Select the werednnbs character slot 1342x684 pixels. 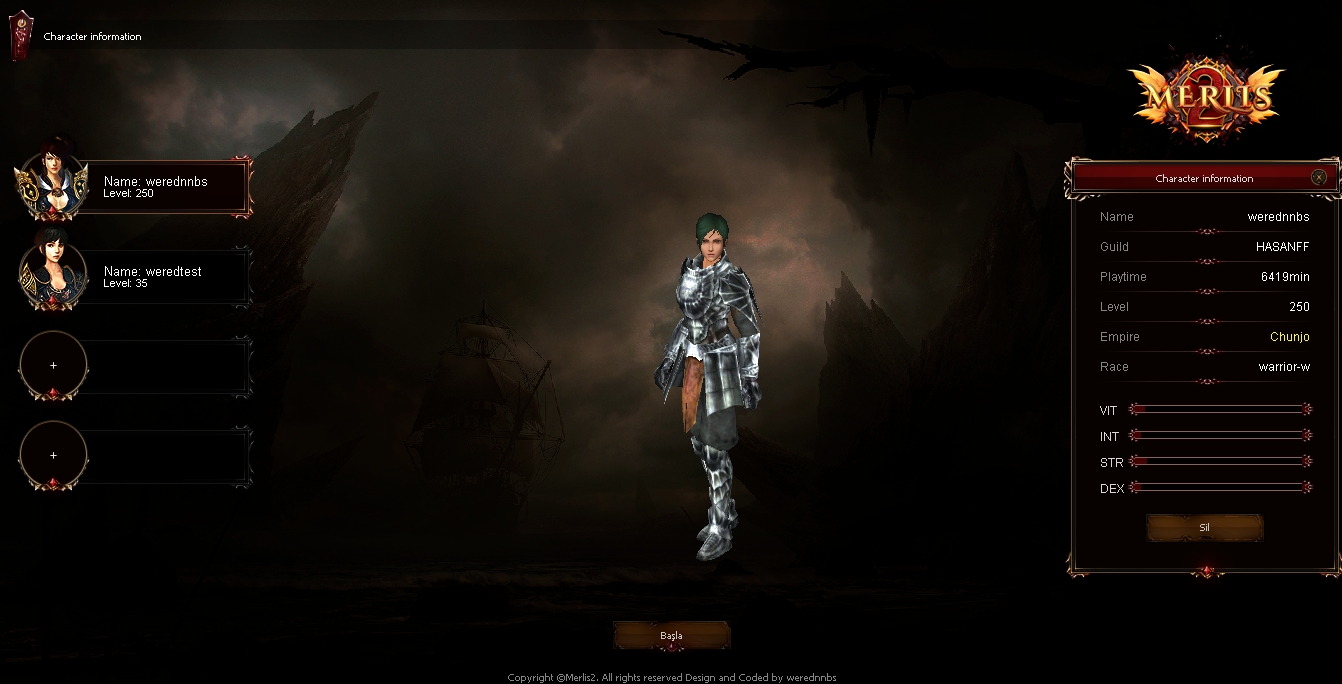(x=160, y=187)
